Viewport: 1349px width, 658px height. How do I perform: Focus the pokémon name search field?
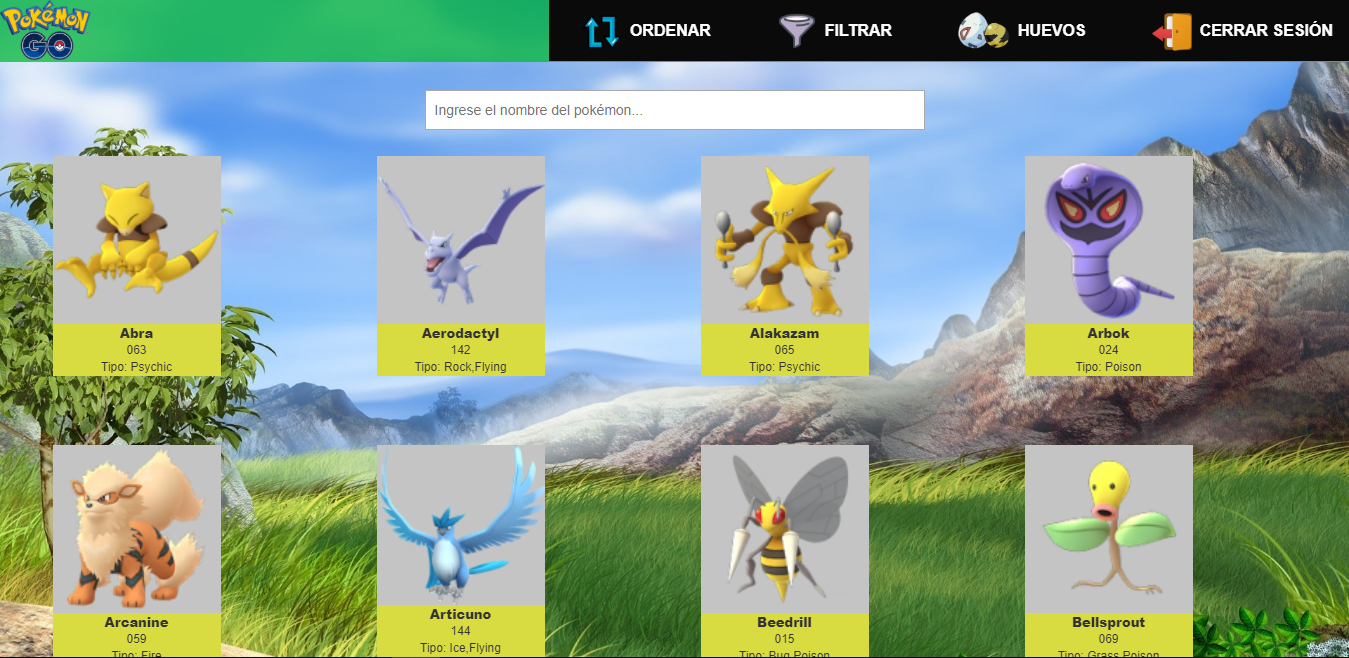coord(674,110)
